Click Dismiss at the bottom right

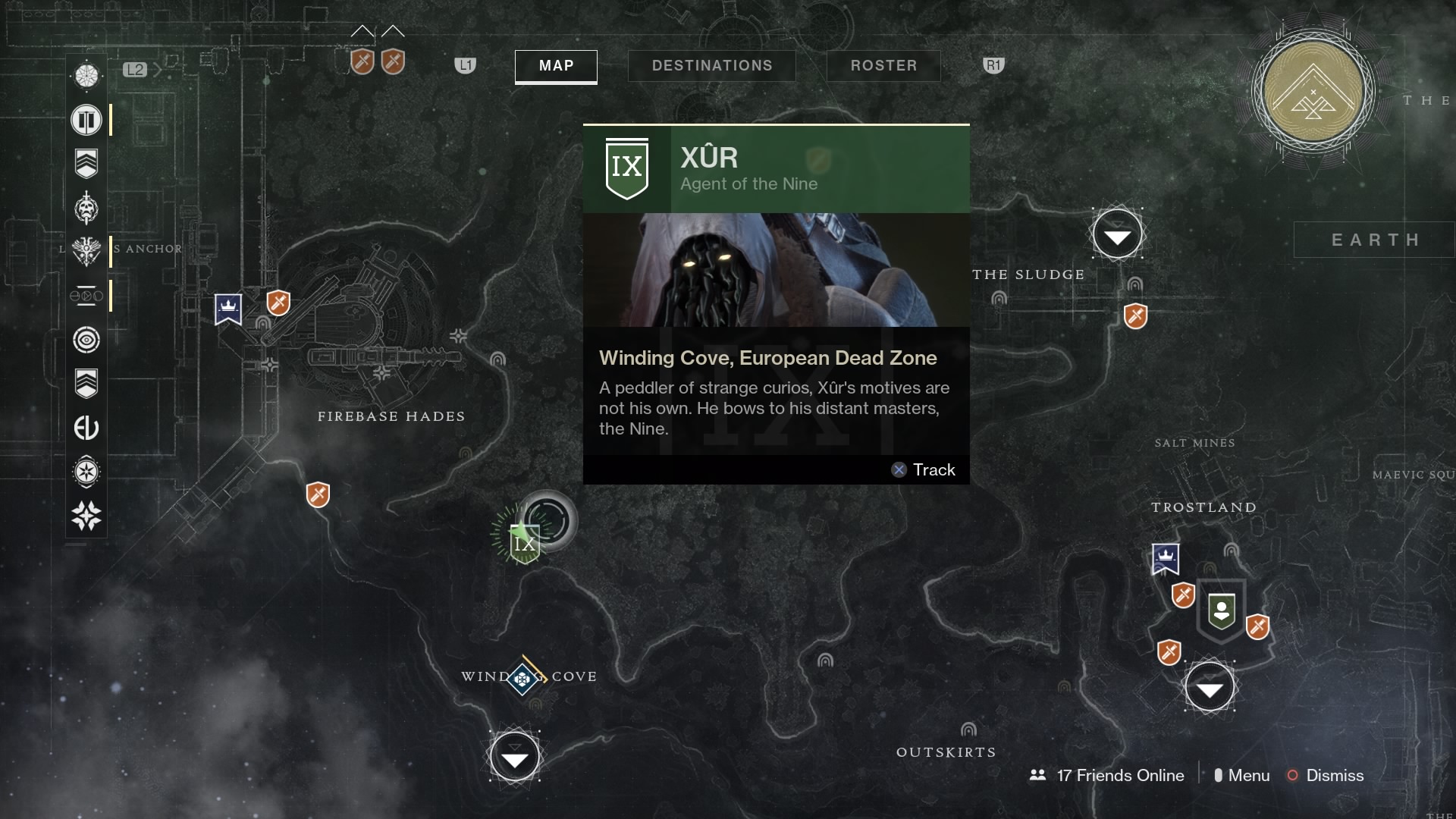(1335, 776)
